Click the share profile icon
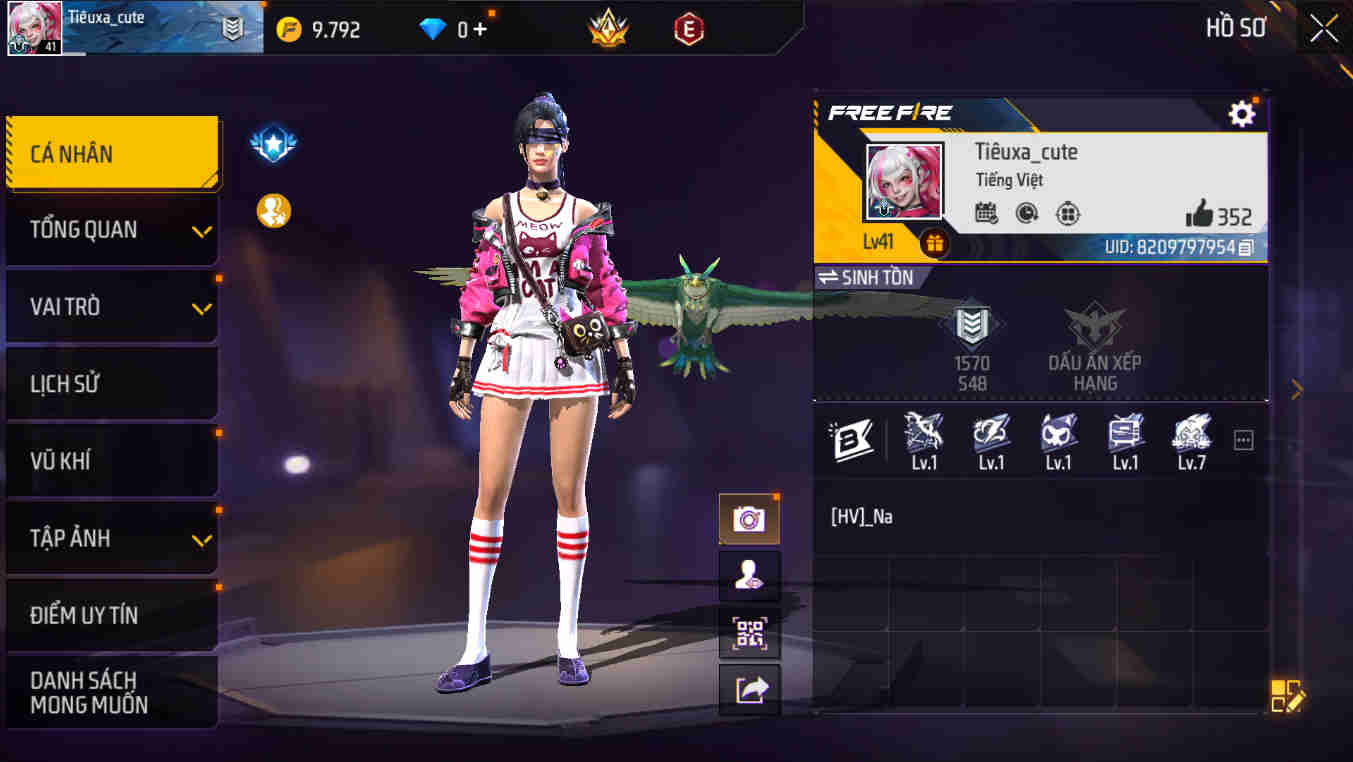Viewport: 1353px width, 762px height. coord(749,690)
